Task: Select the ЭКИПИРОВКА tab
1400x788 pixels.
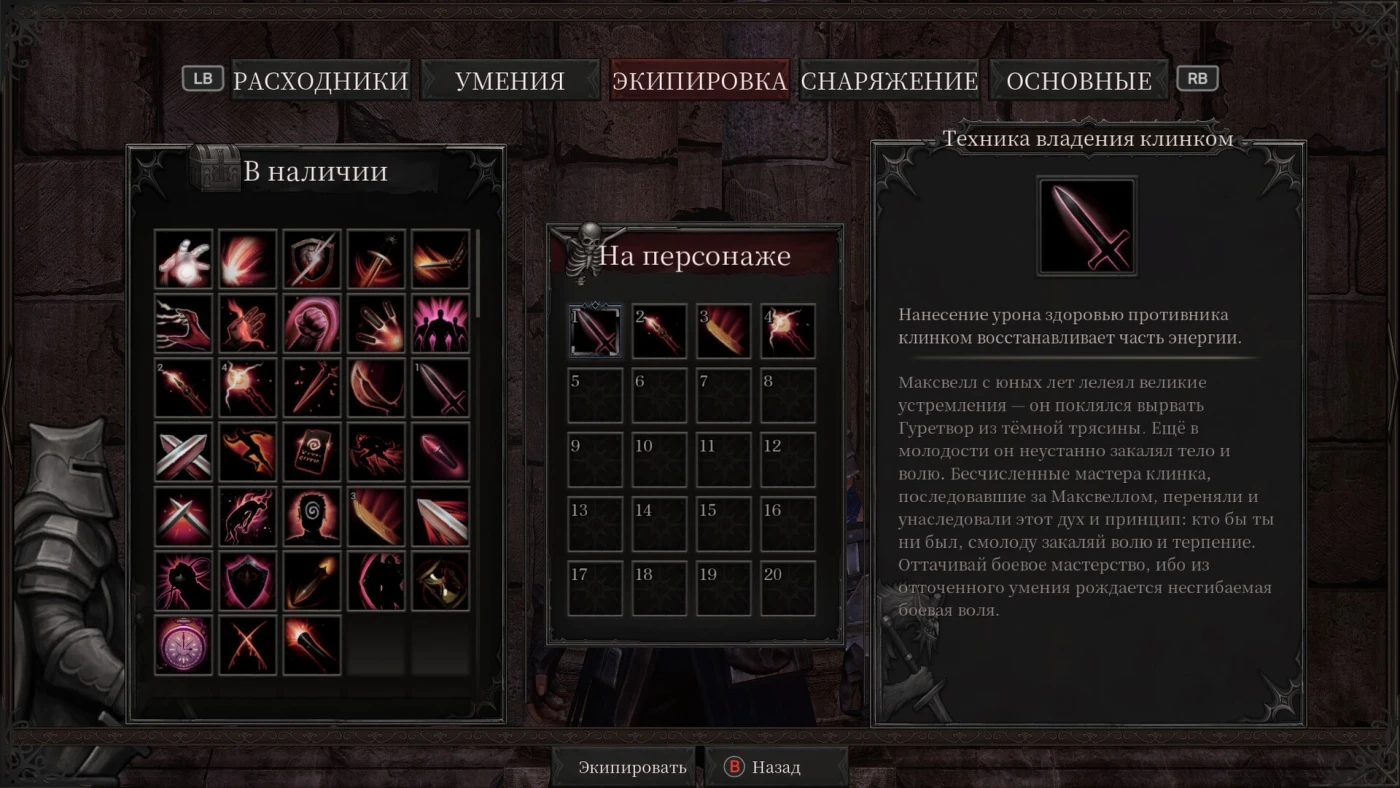Action: 699,81
